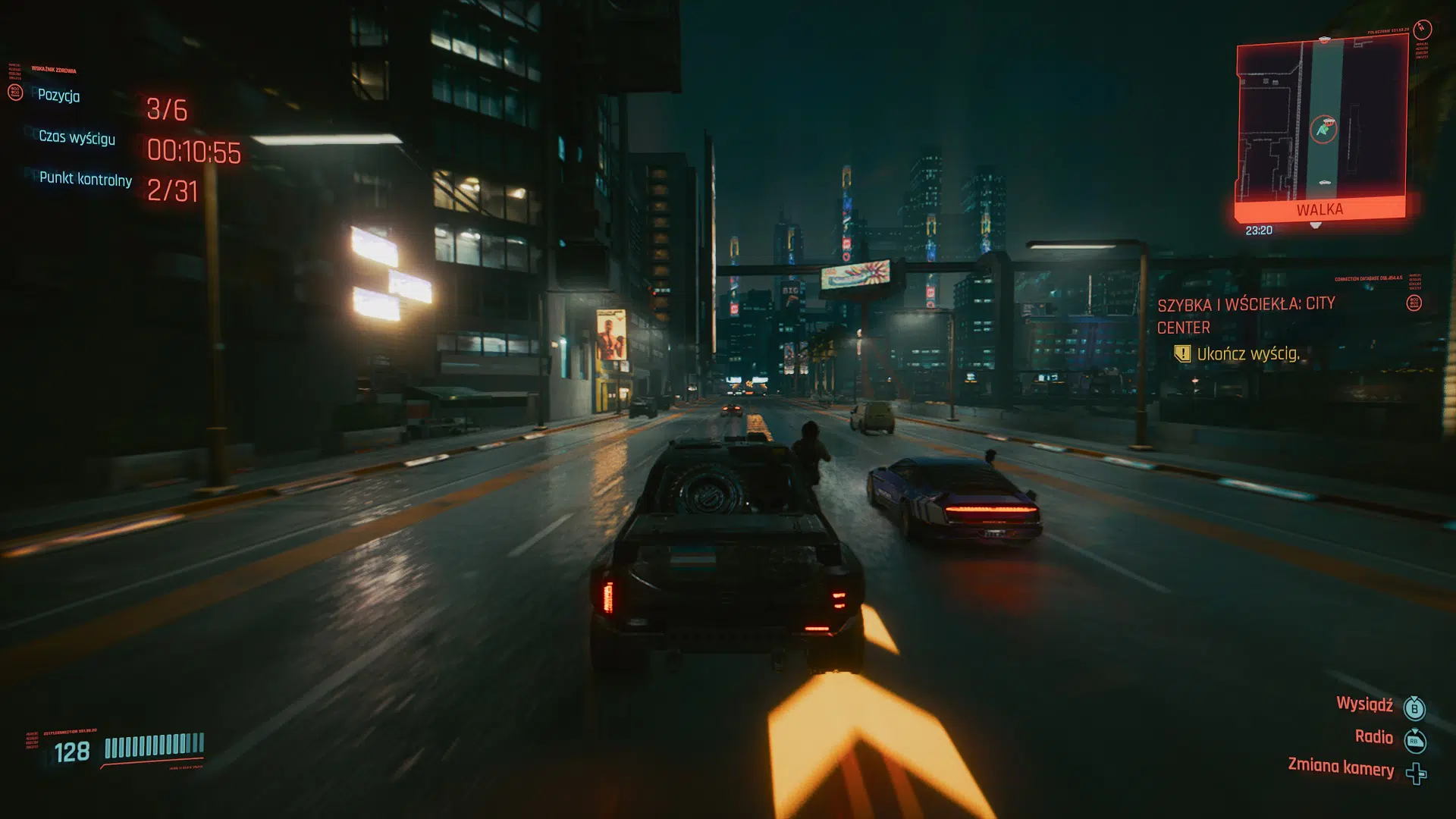This screenshot has width=1456, height=819.
Task: Toggle the WALKA combat status banner
Action: pos(1320,209)
